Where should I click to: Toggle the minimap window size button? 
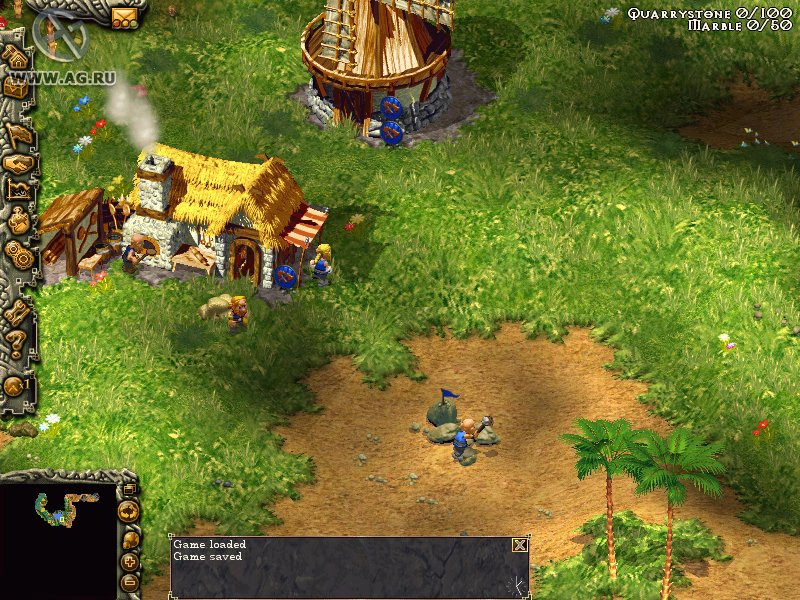pyautogui.click(x=128, y=489)
